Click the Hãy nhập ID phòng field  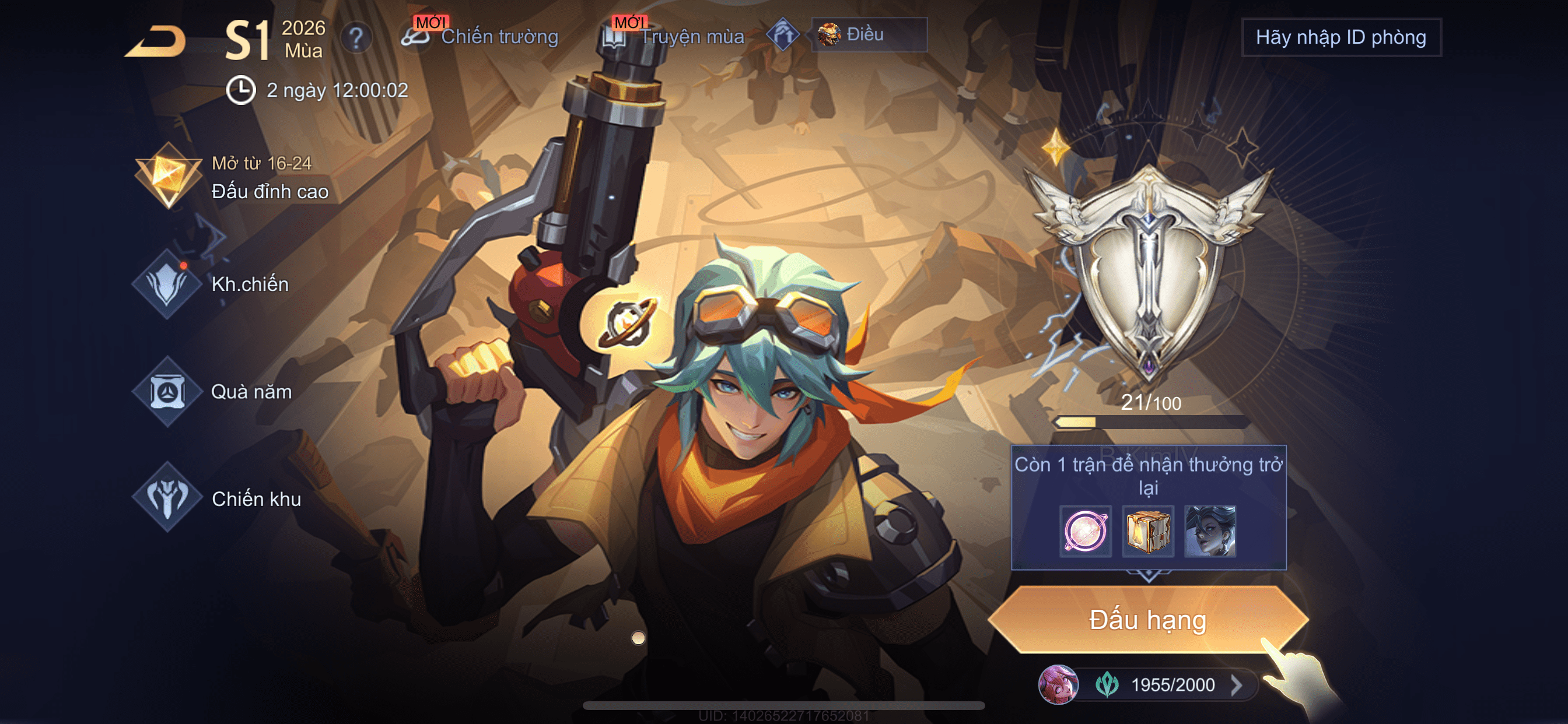[1340, 37]
